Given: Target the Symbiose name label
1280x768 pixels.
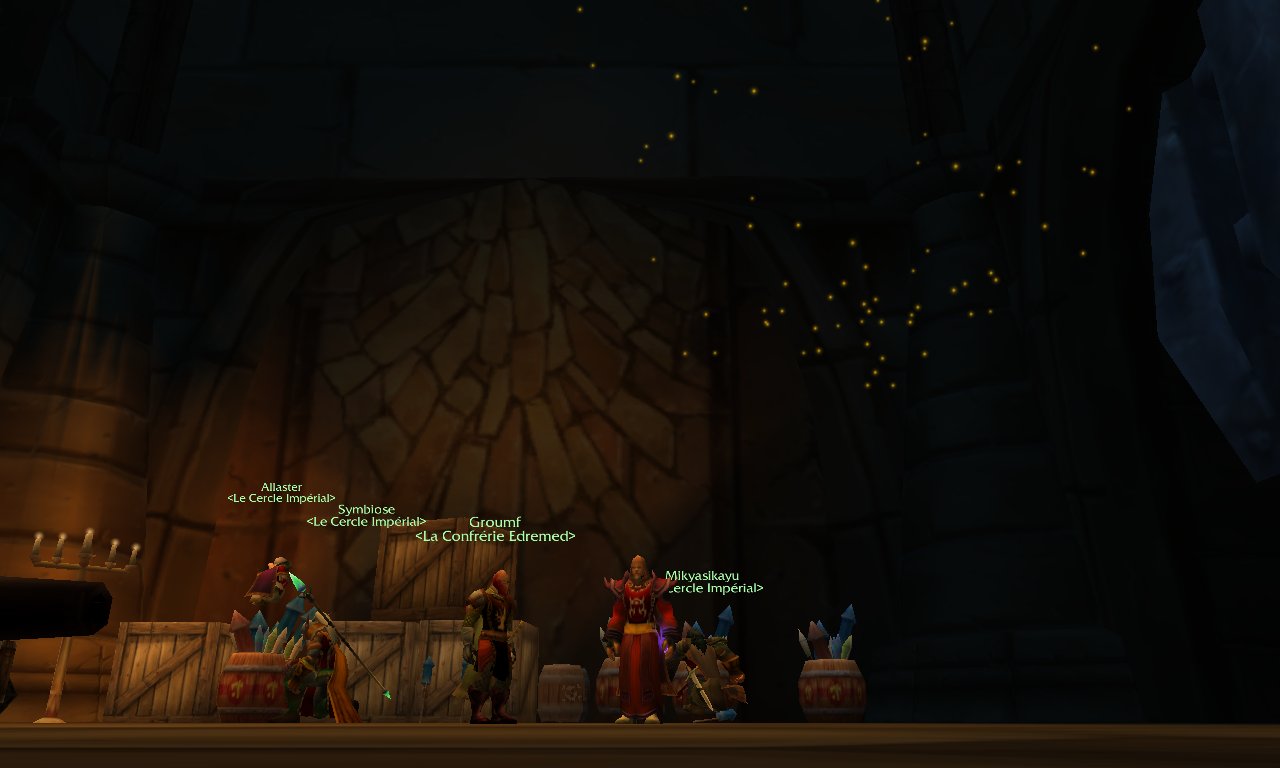Looking at the screenshot, I should 366,509.
